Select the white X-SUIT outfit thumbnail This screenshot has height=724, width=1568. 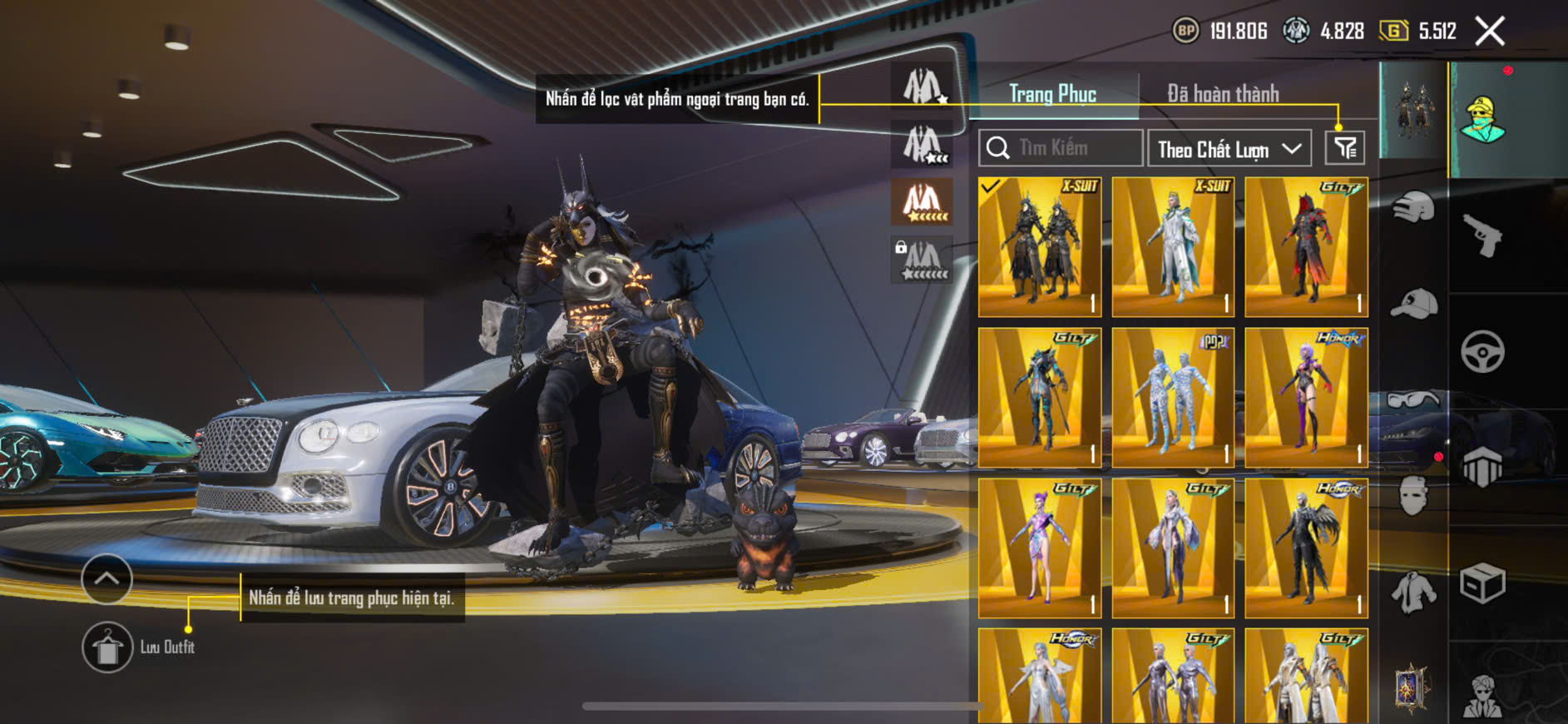(1173, 247)
